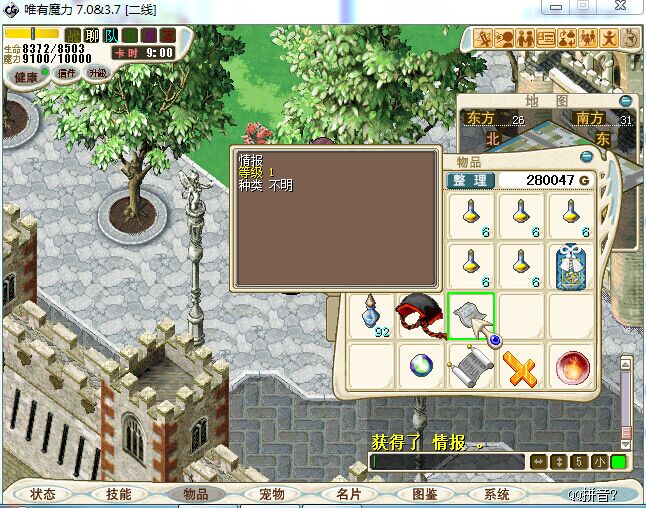Choose the red fire orb item
This screenshot has width=646, height=508.
(572, 367)
